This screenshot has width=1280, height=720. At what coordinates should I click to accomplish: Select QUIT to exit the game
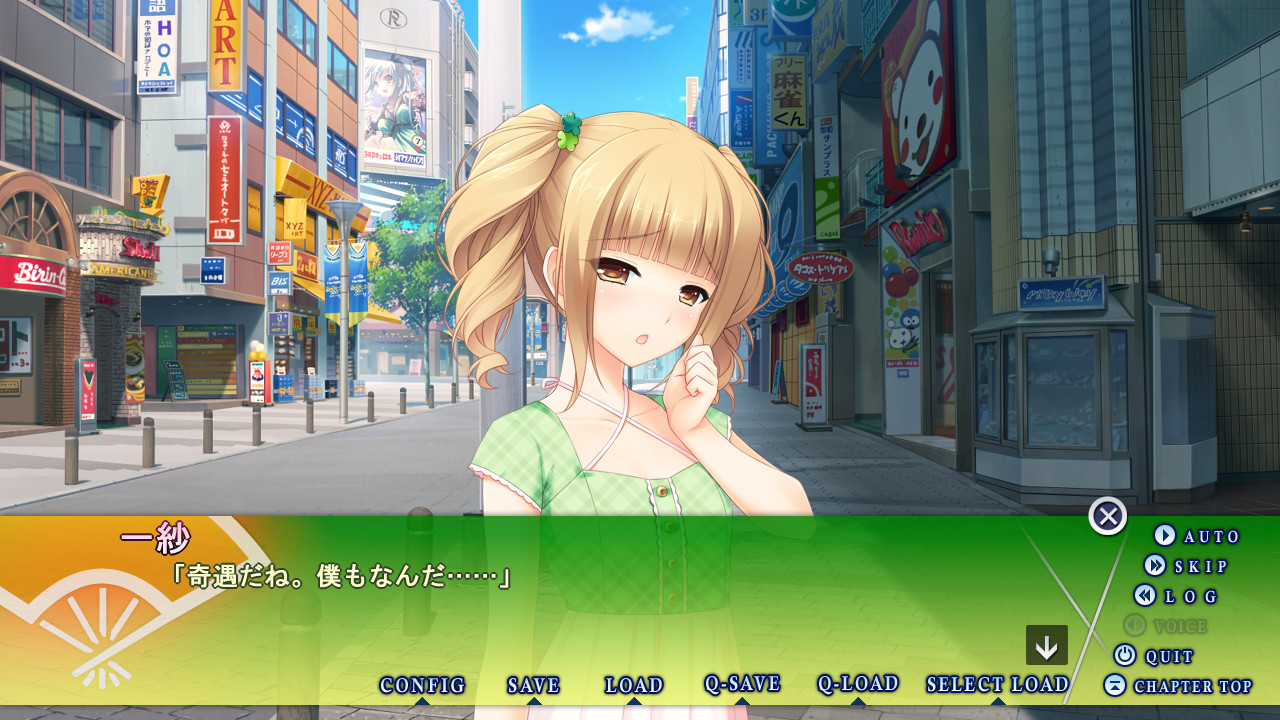1154,656
